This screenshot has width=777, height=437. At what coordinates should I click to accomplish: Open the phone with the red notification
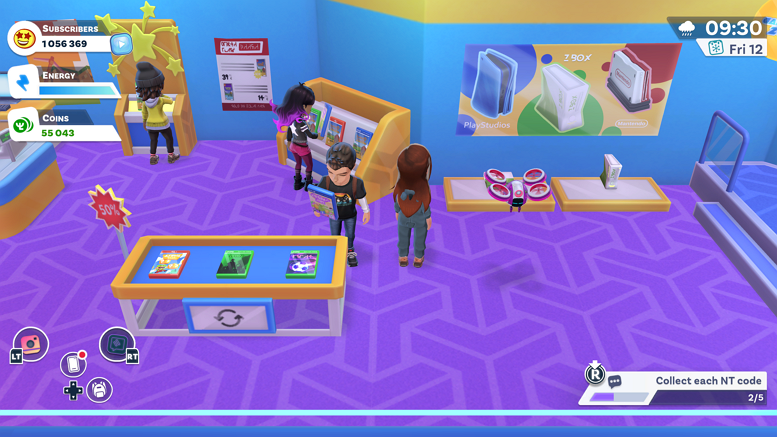(73, 363)
